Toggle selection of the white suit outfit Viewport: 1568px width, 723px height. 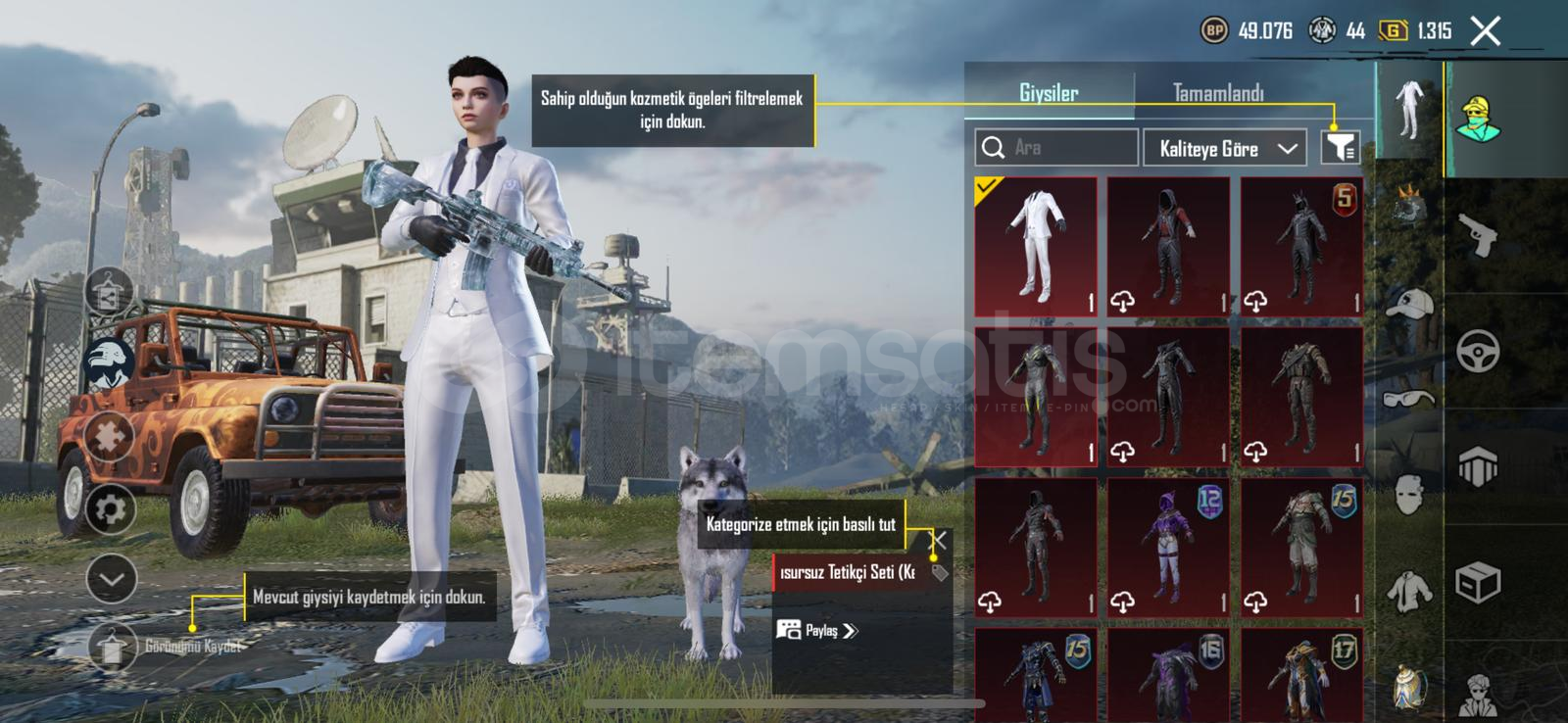pos(1036,245)
